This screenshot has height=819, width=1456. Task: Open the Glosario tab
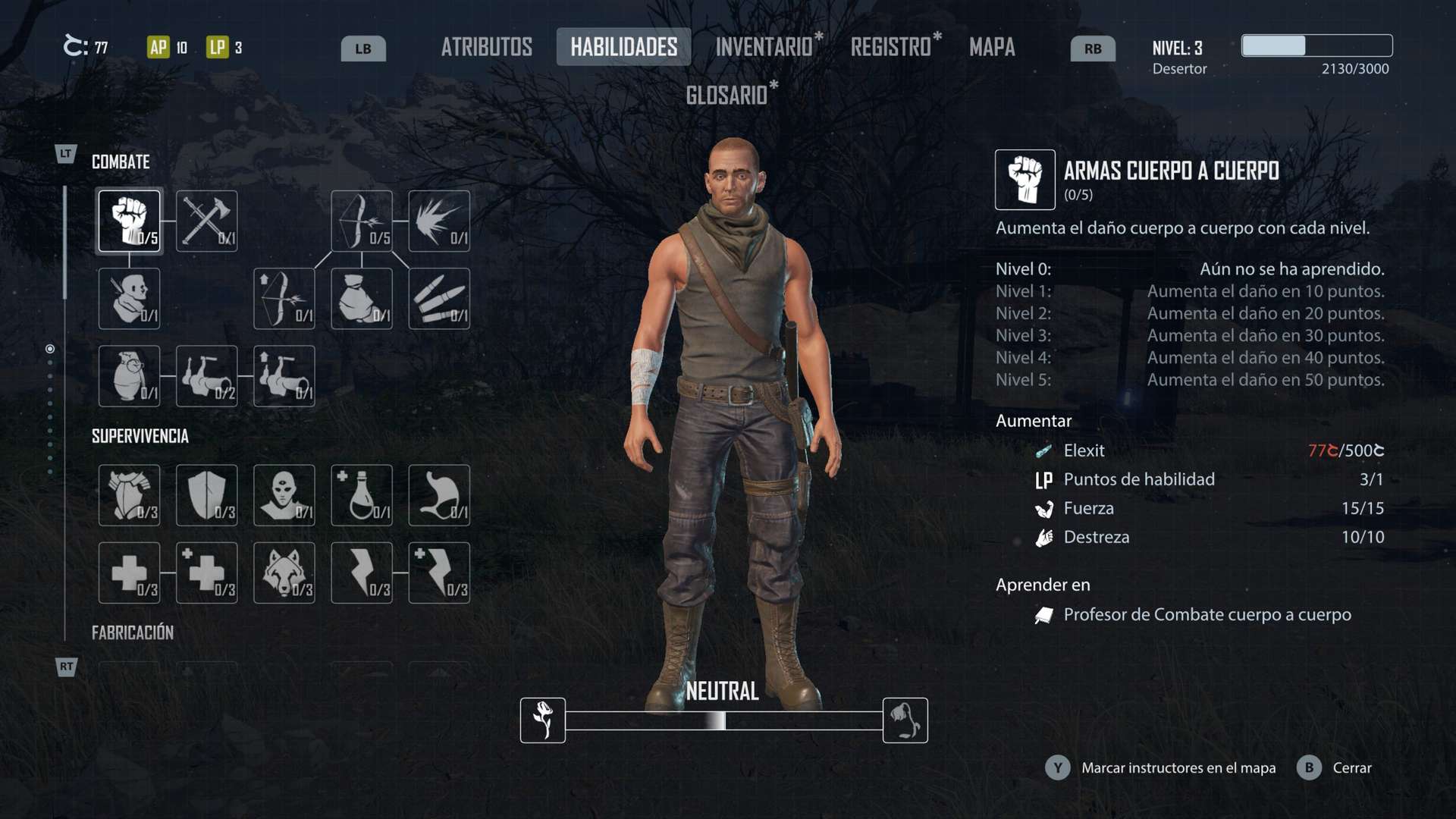pyautogui.click(x=726, y=96)
